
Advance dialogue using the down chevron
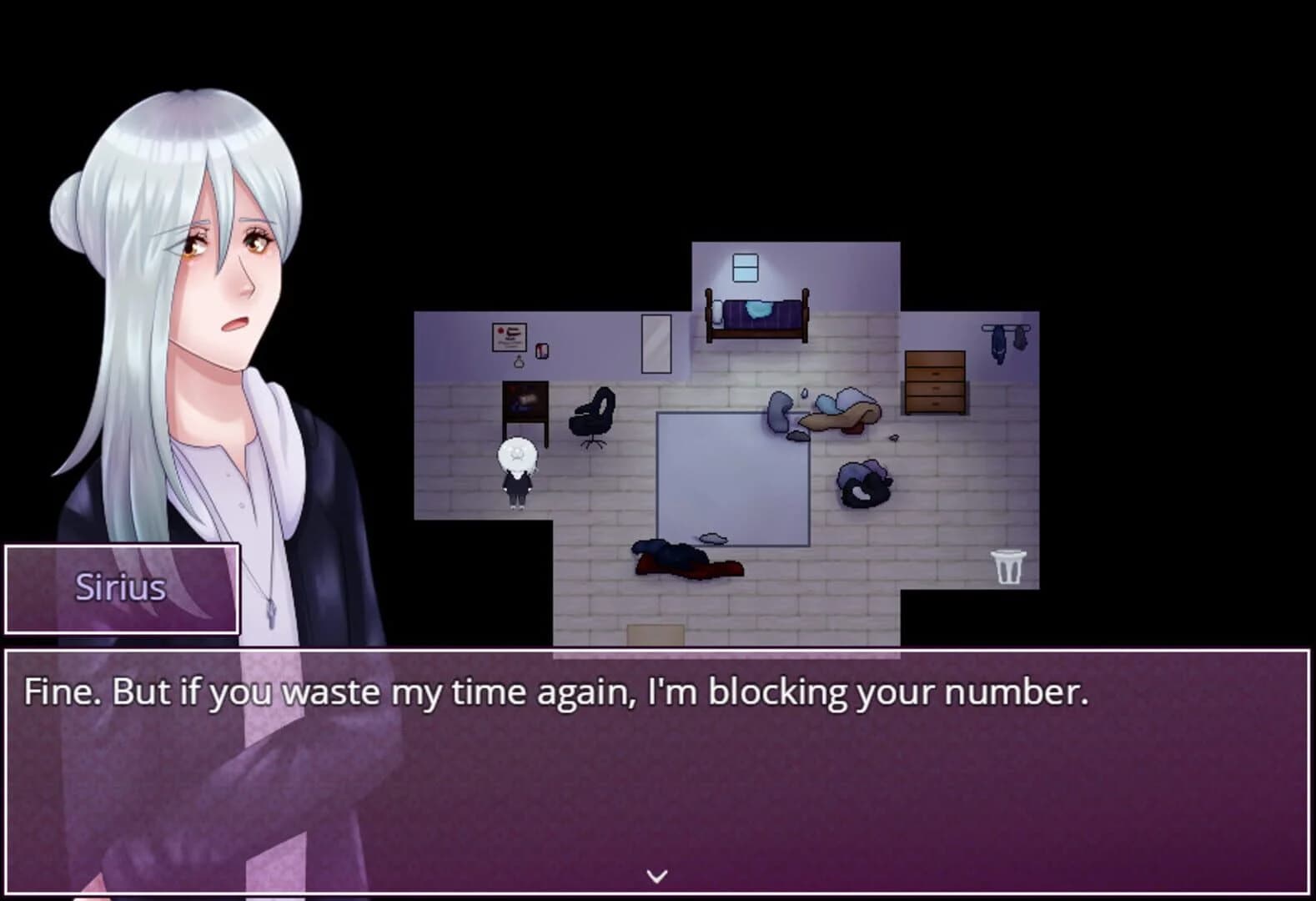point(658,874)
